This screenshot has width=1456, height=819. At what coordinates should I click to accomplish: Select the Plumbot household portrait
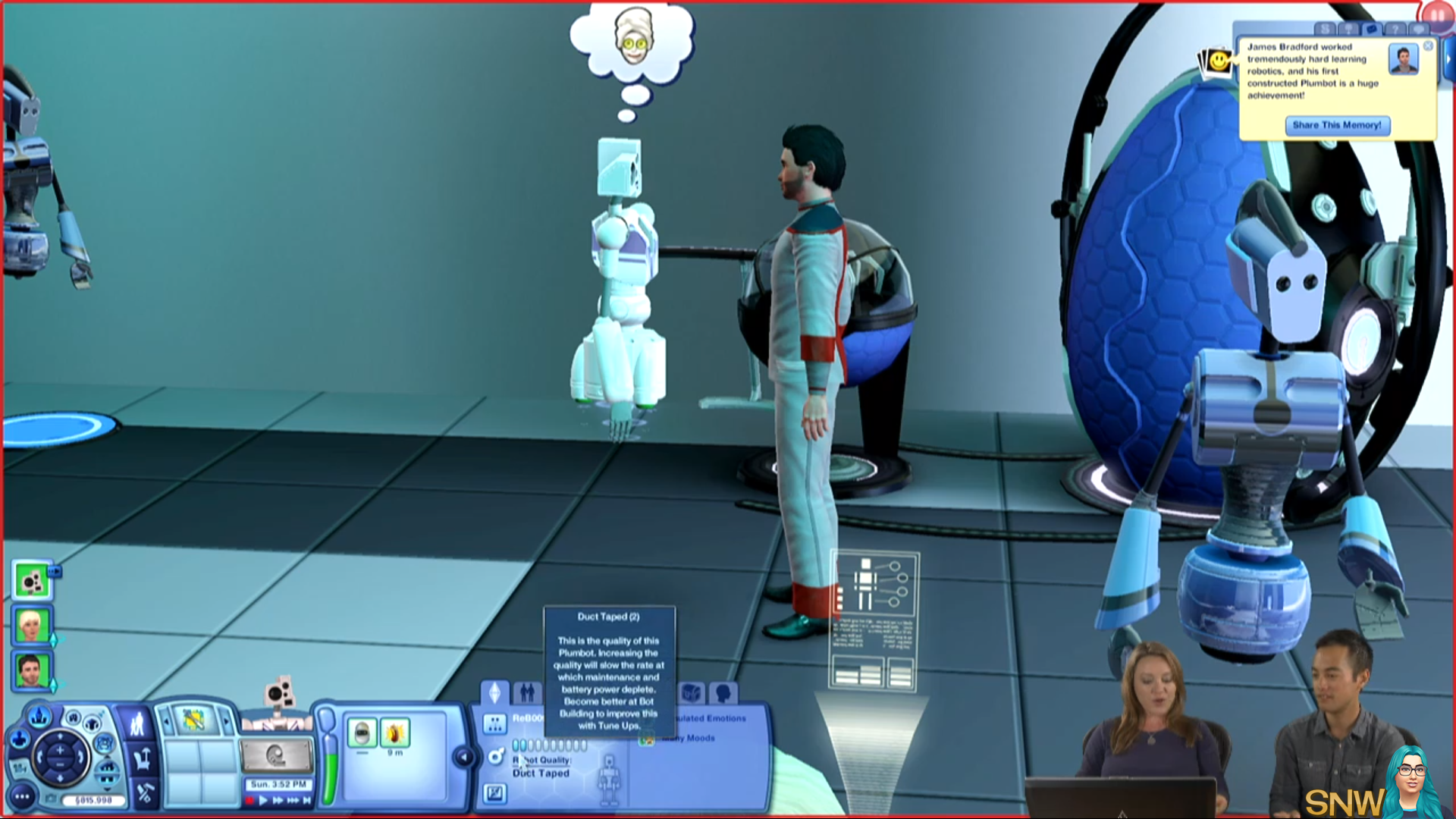32,582
